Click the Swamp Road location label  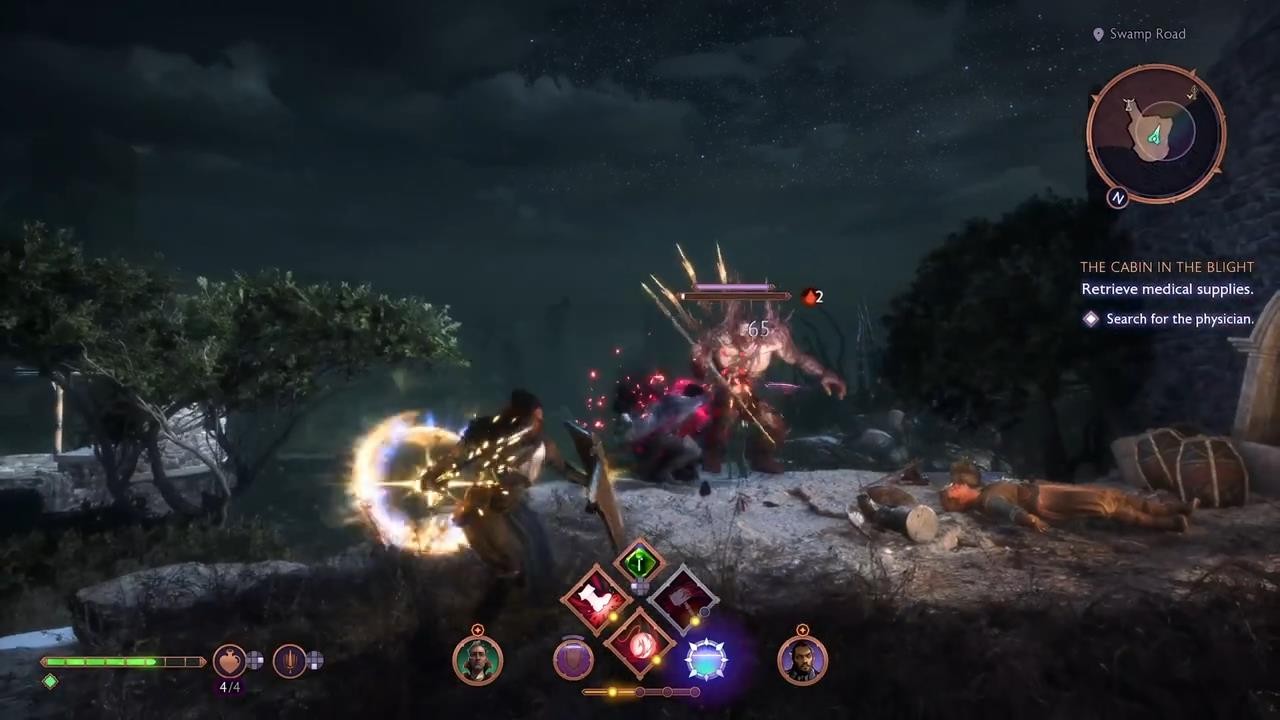coord(1147,34)
